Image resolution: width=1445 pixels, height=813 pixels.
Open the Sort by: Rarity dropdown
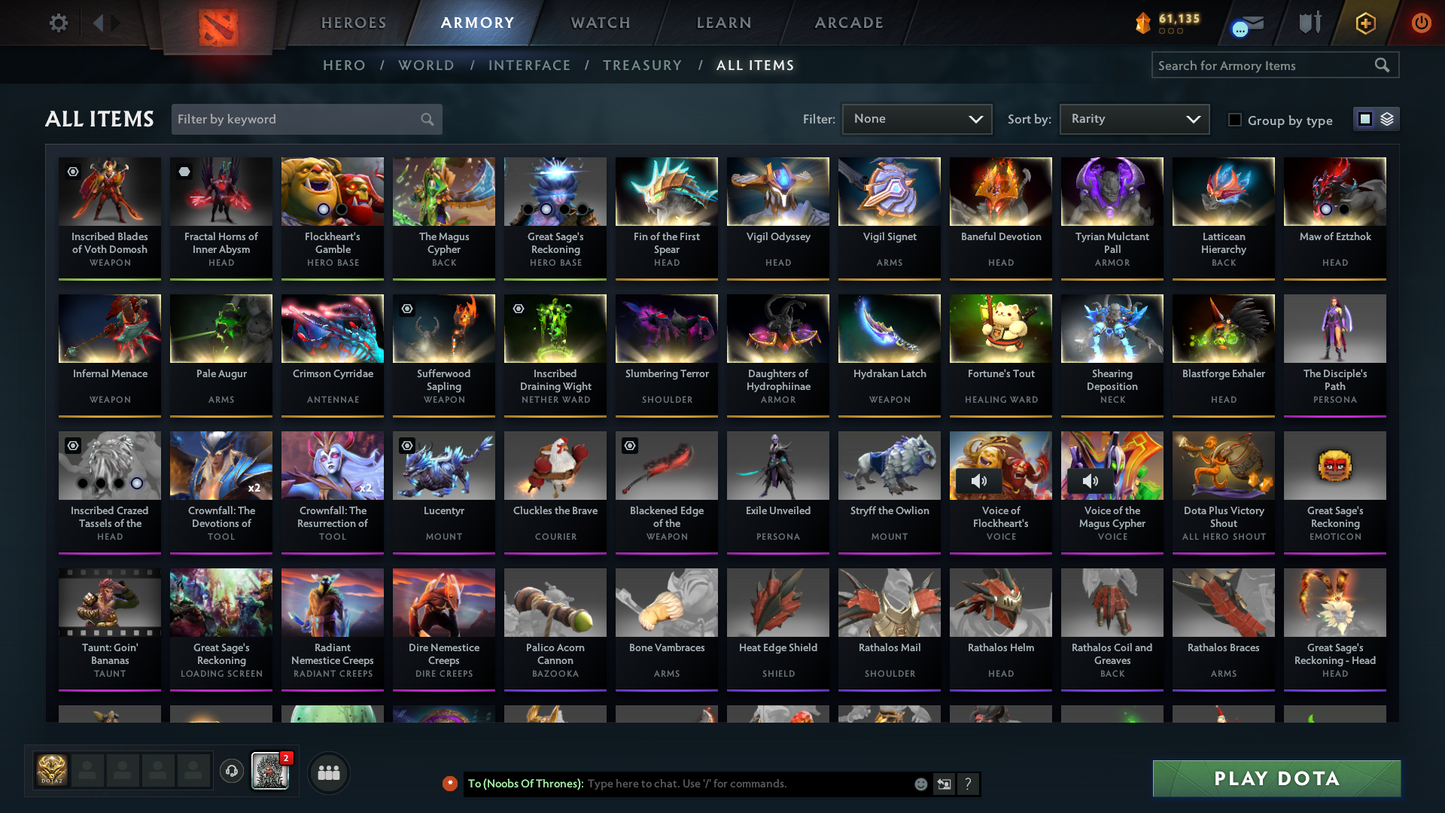(1134, 118)
